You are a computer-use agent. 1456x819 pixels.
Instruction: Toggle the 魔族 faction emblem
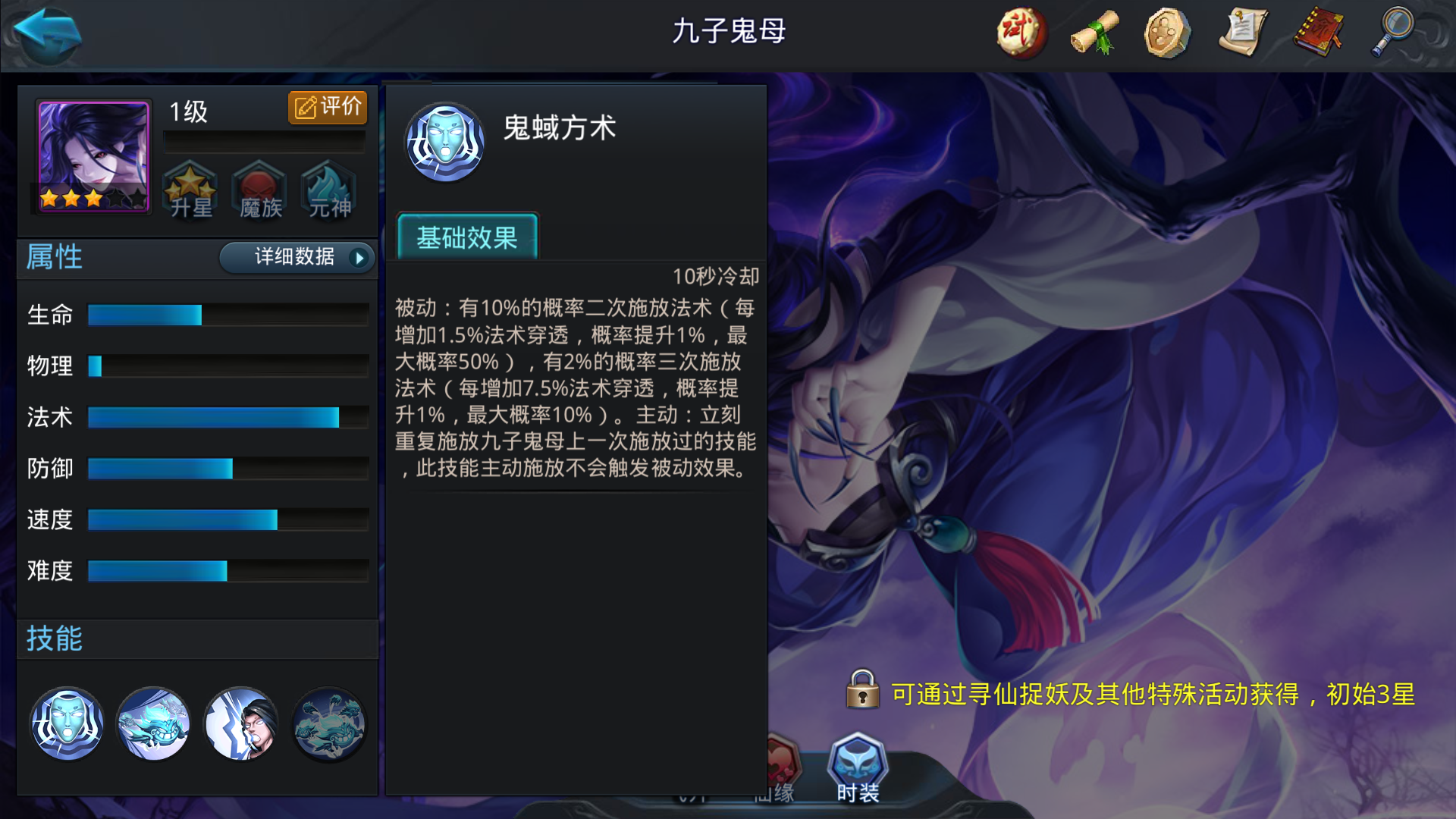tap(259, 192)
